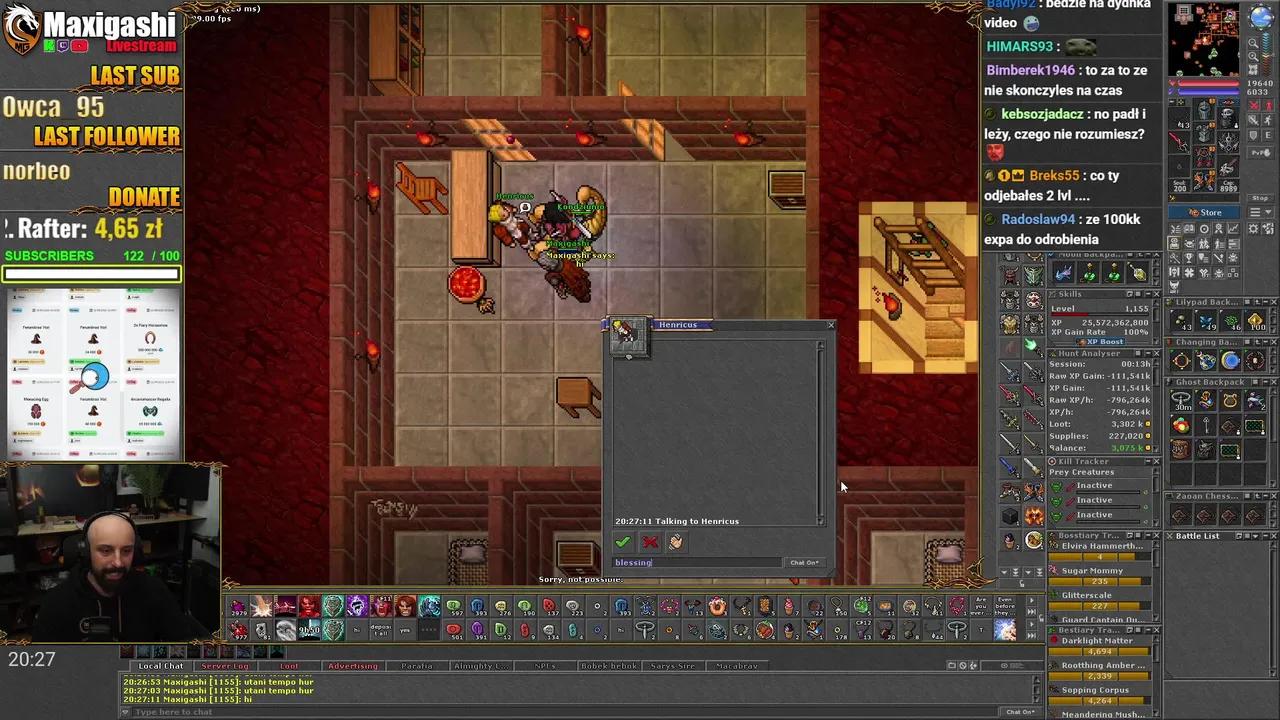
Task: Switch to the Local Chat tab
Action: click(161, 666)
